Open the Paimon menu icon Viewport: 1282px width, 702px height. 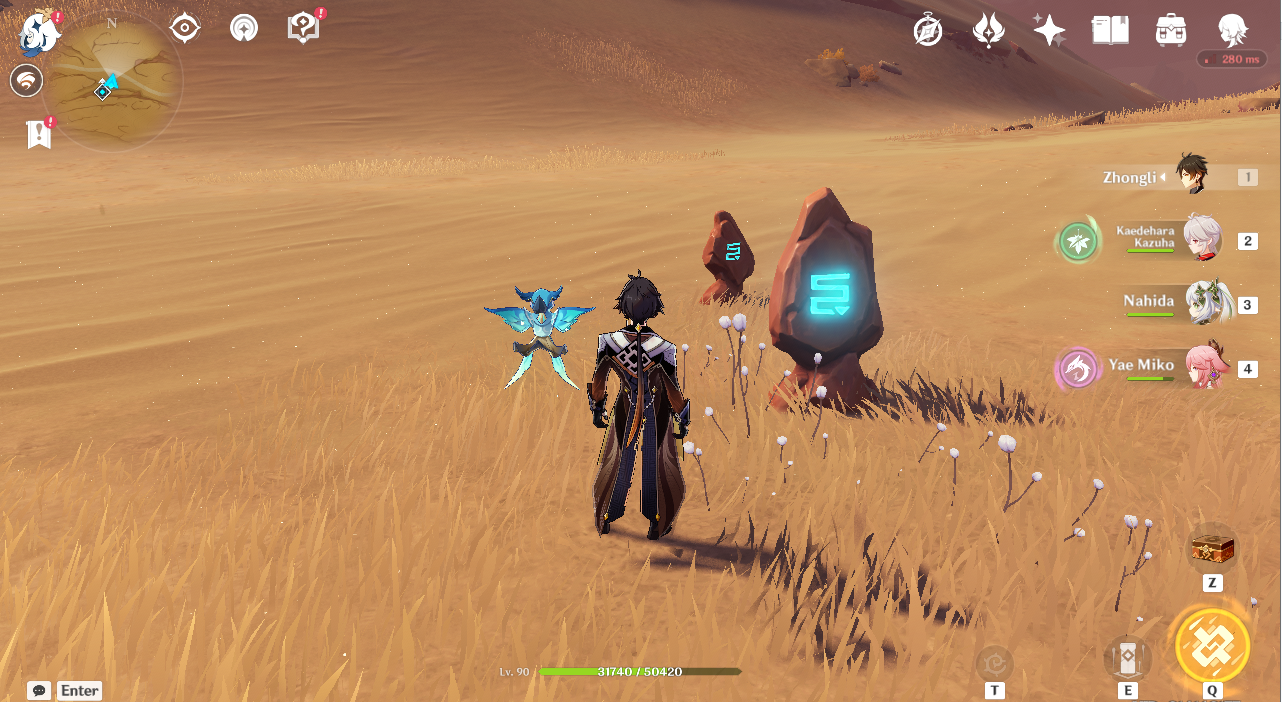pos(38,33)
